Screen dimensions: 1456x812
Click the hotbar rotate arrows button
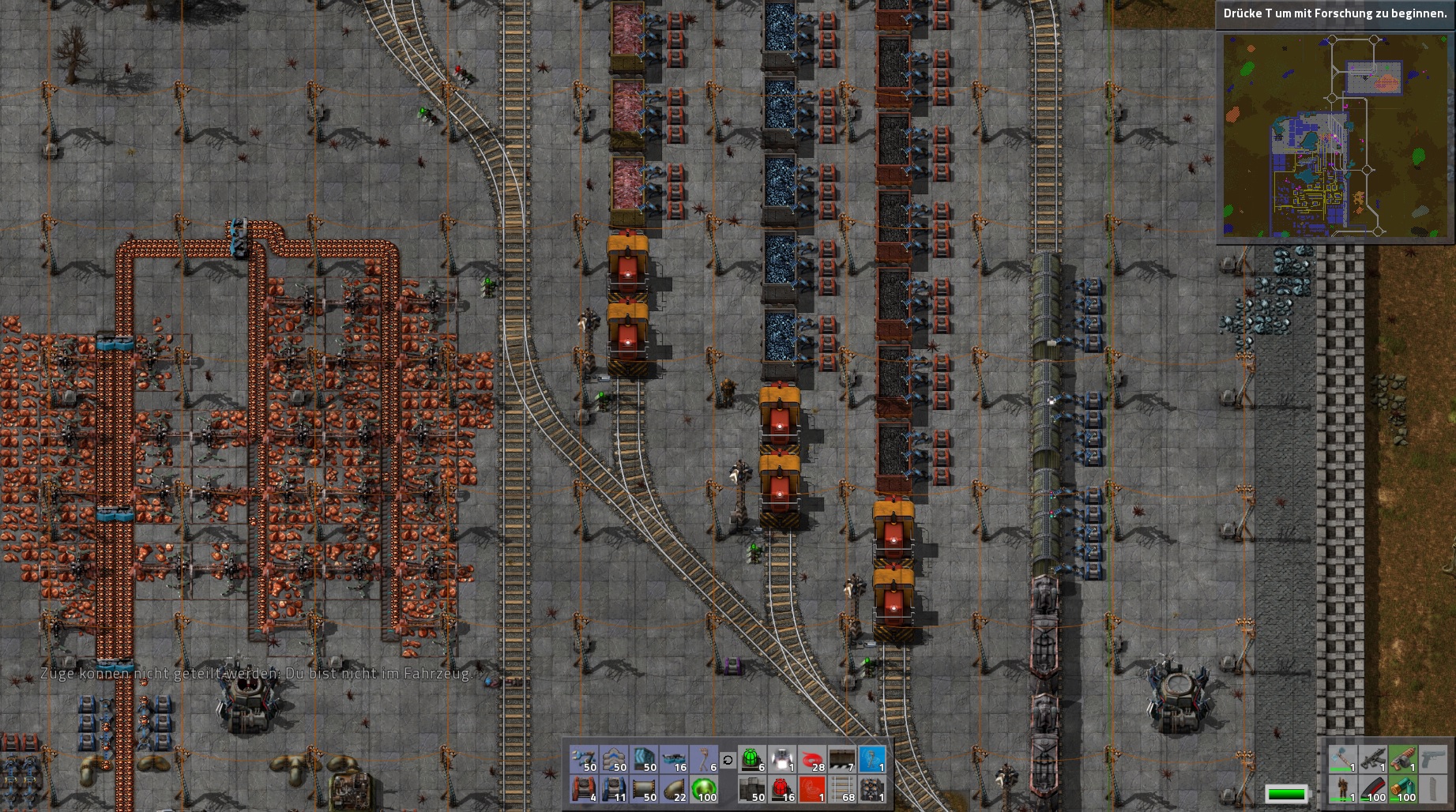(x=728, y=760)
